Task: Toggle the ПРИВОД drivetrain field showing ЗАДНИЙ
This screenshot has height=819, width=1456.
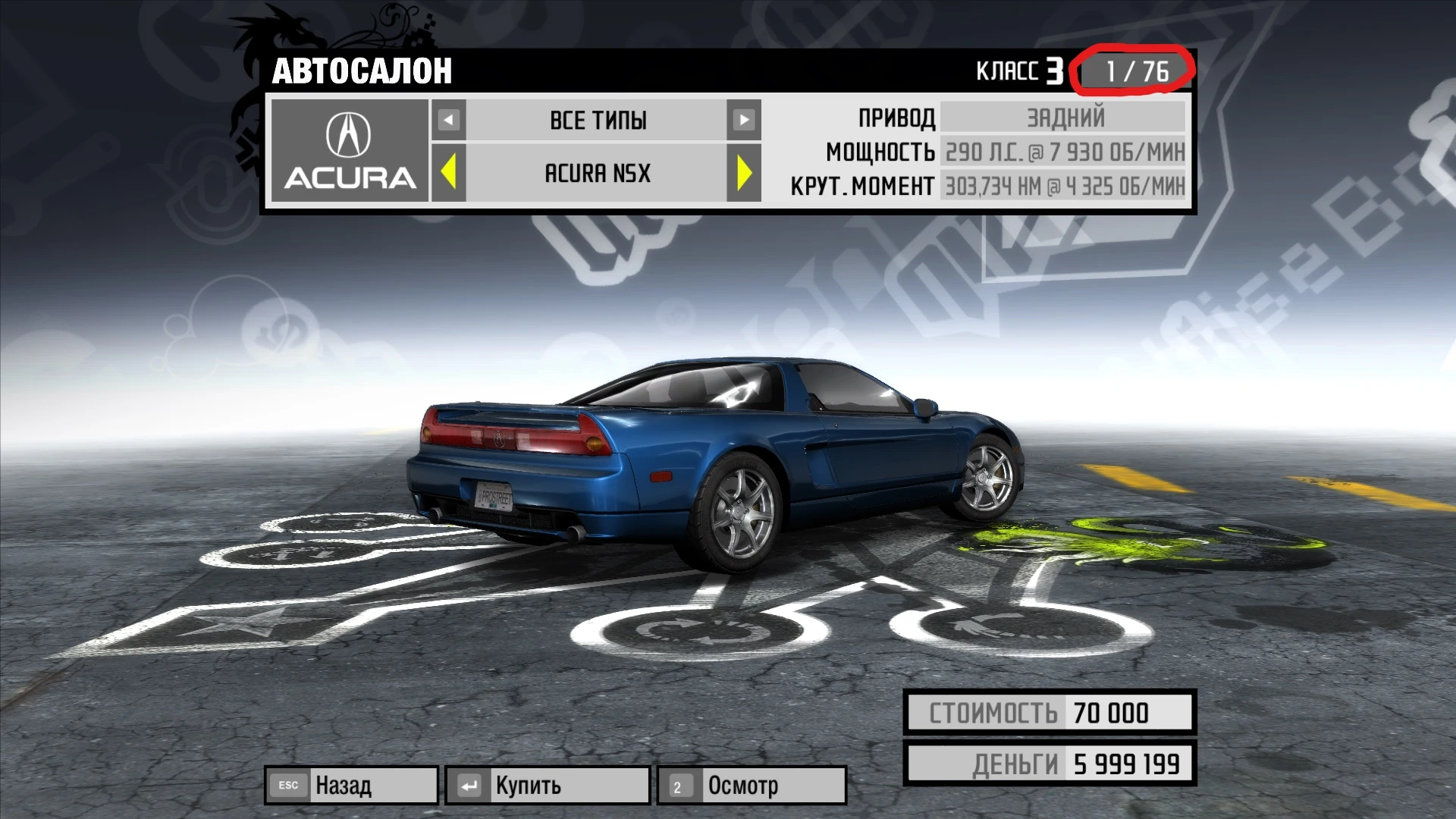Action: 1062,117
